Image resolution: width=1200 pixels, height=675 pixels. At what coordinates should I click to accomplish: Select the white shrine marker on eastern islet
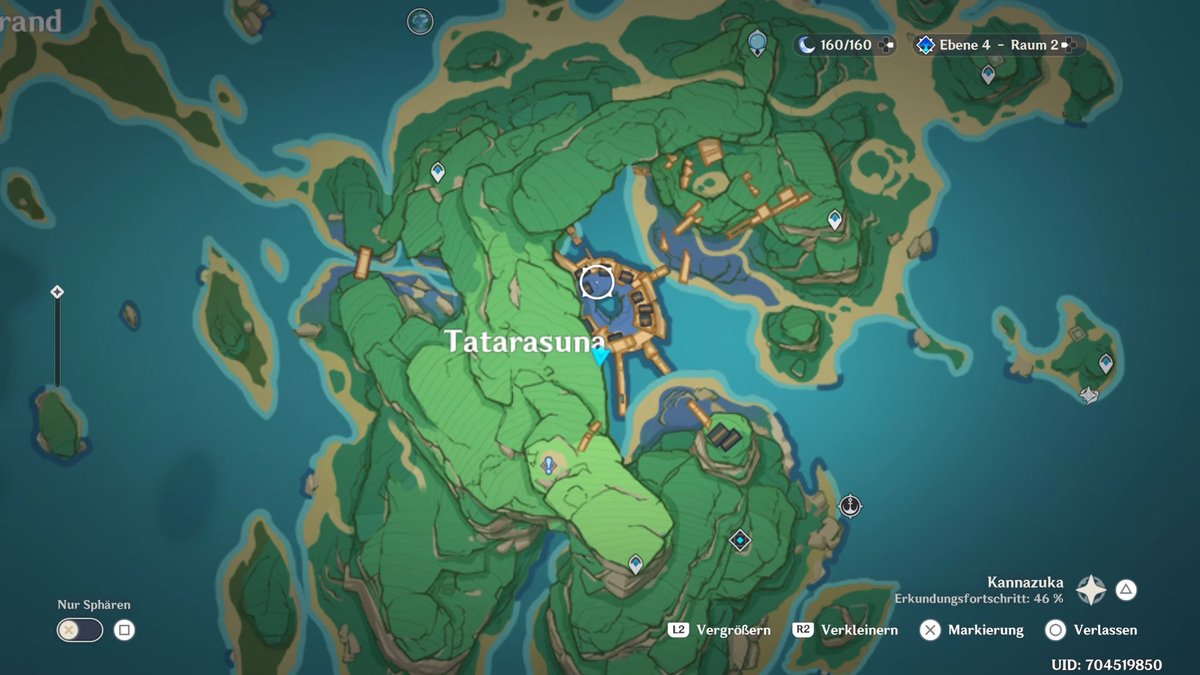pyautogui.click(x=1088, y=396)
